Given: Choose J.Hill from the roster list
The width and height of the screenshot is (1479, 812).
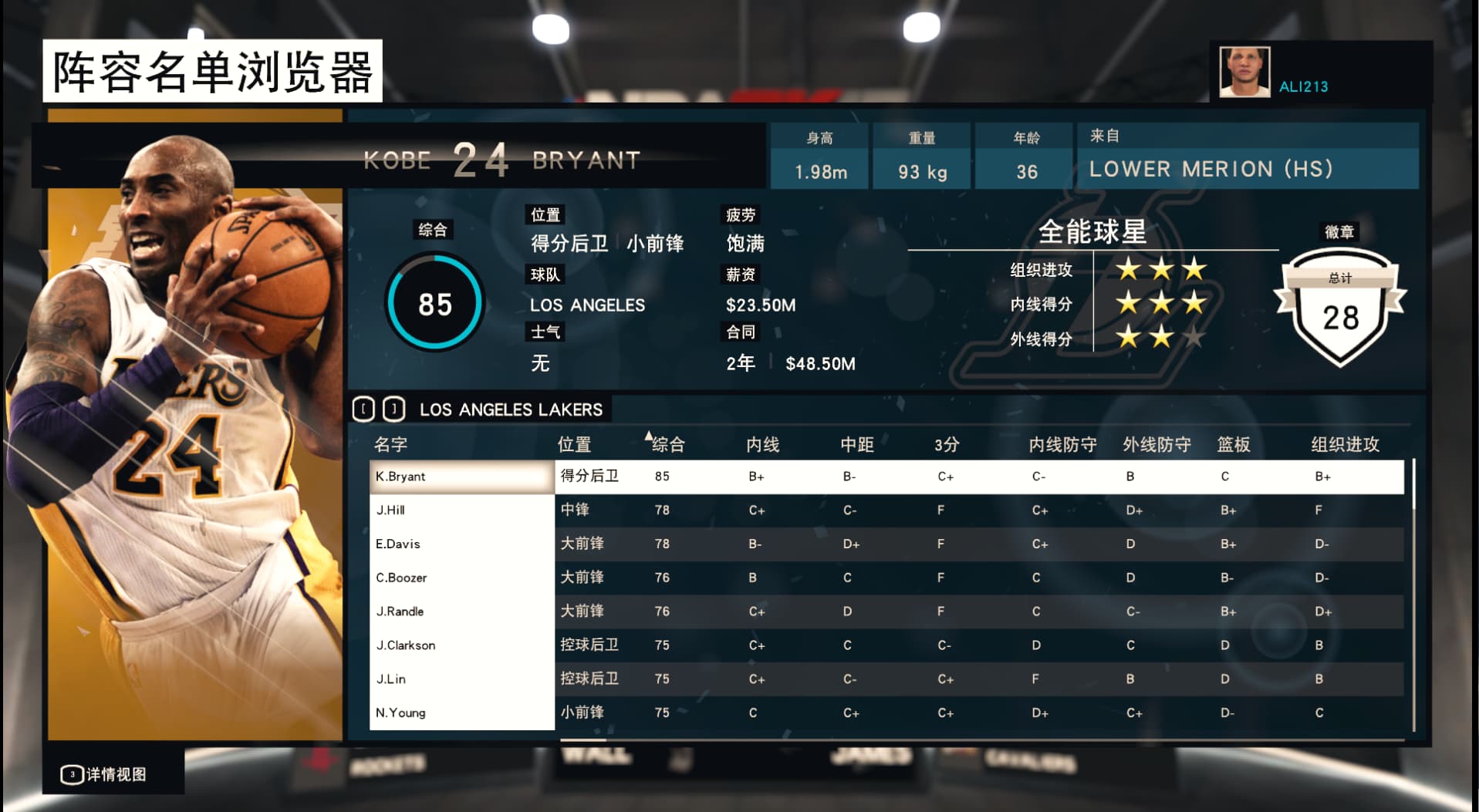Looking at the screenshot, I should point(461,510).
